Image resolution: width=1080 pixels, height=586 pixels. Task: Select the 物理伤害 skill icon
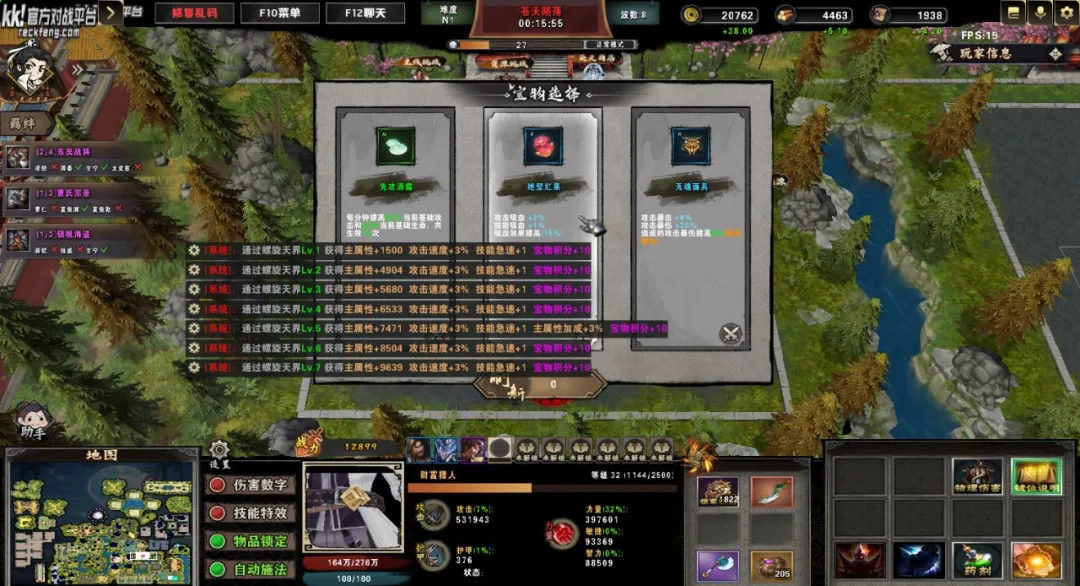(977, 478)
